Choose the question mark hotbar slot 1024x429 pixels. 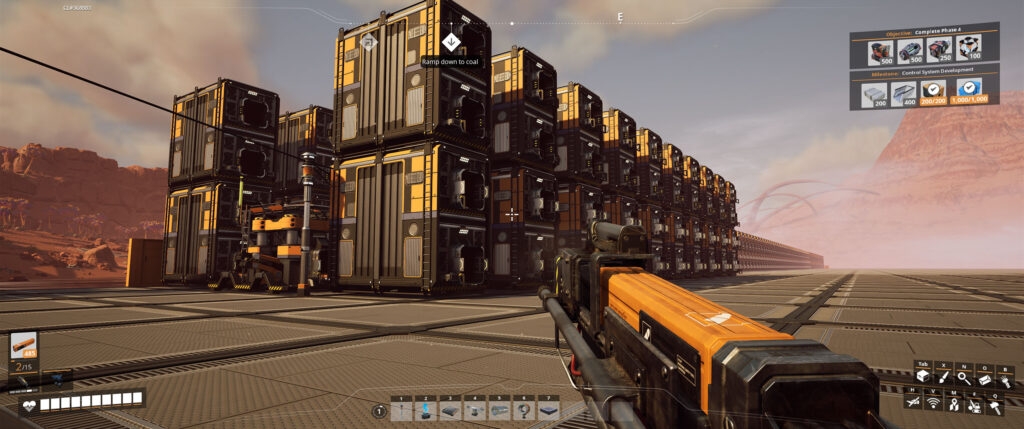point(523,411)
